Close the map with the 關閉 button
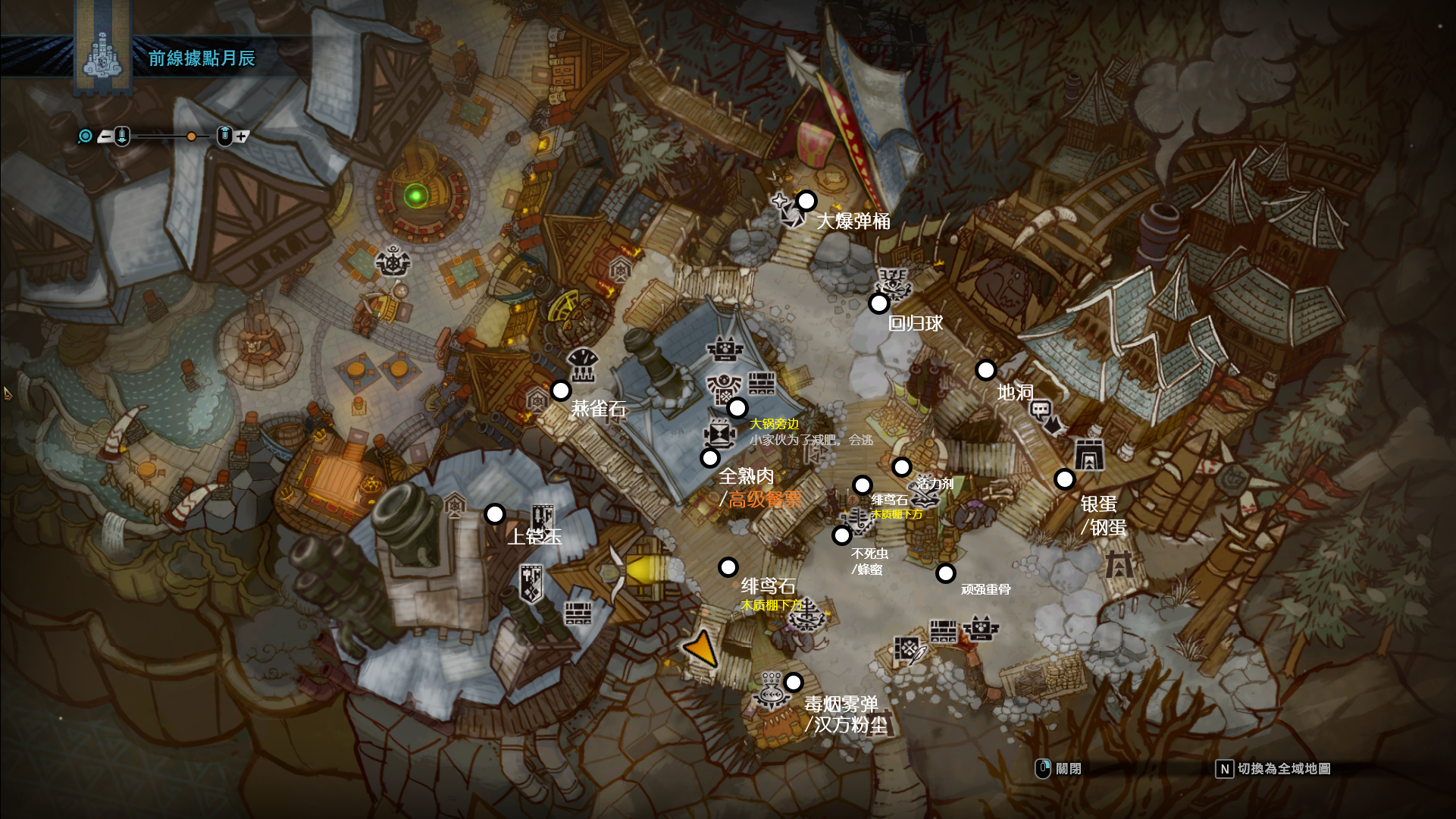 [1060, 768]
